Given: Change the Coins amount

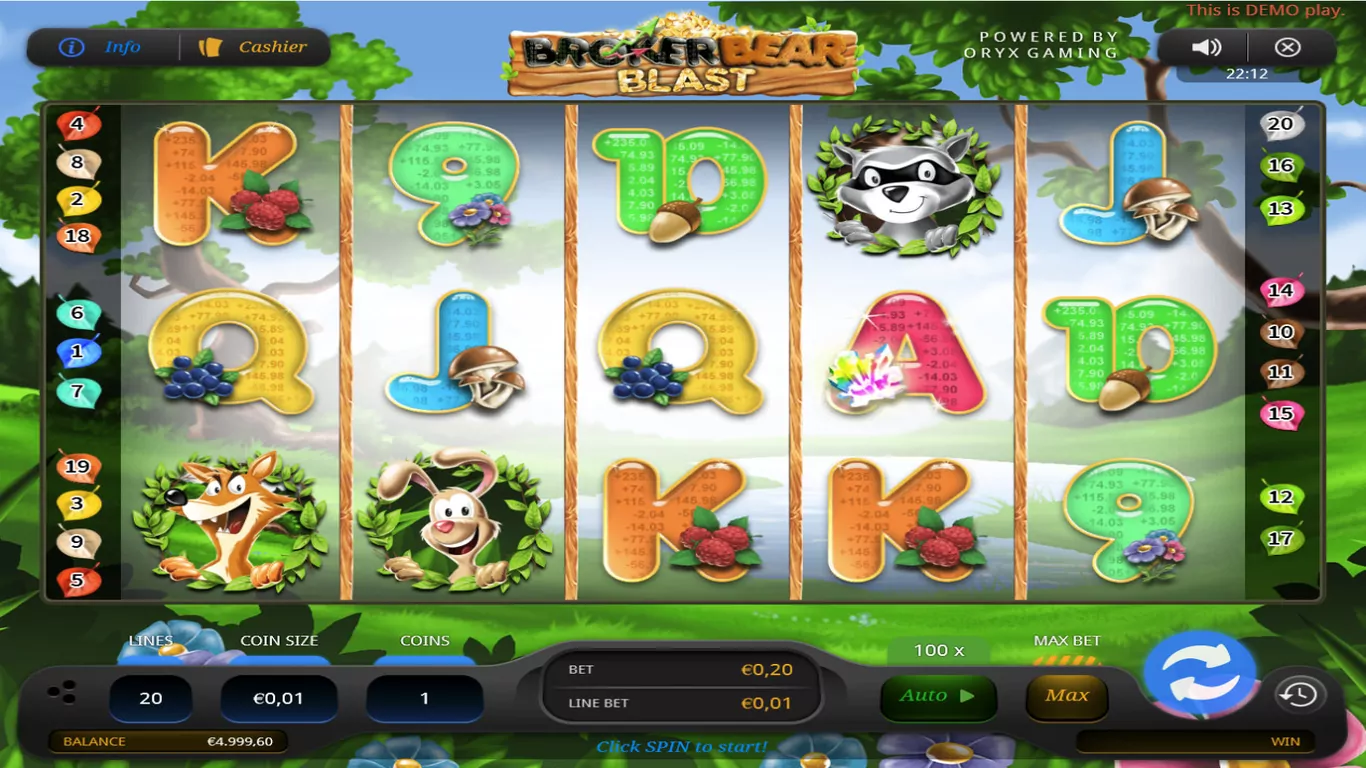Looking at the screenshot, I should [x=424, y=698].
